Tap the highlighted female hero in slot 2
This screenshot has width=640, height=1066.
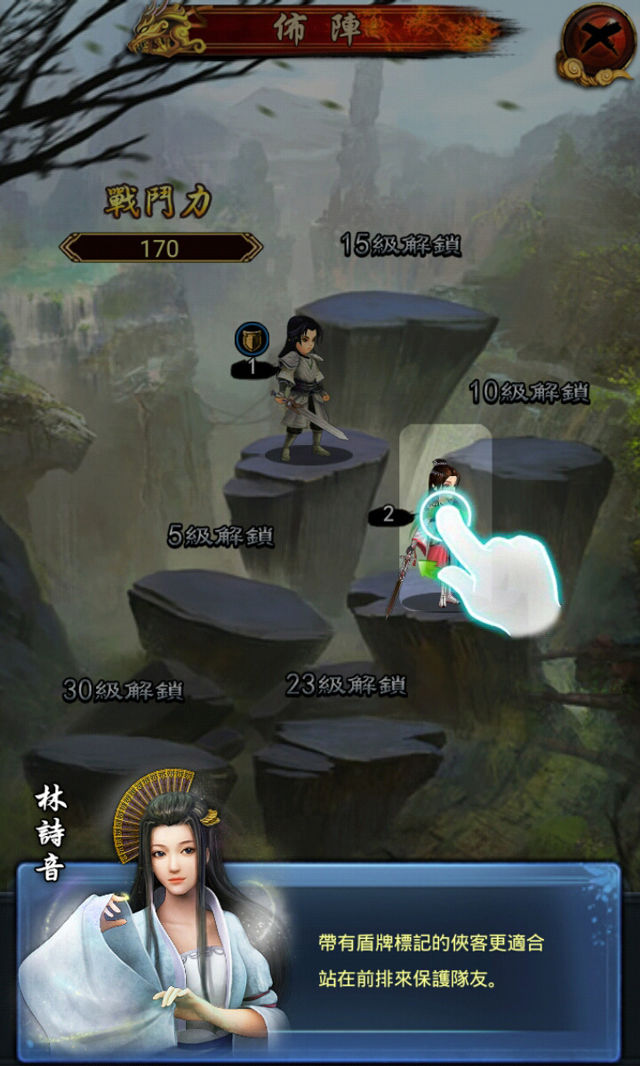442,530
